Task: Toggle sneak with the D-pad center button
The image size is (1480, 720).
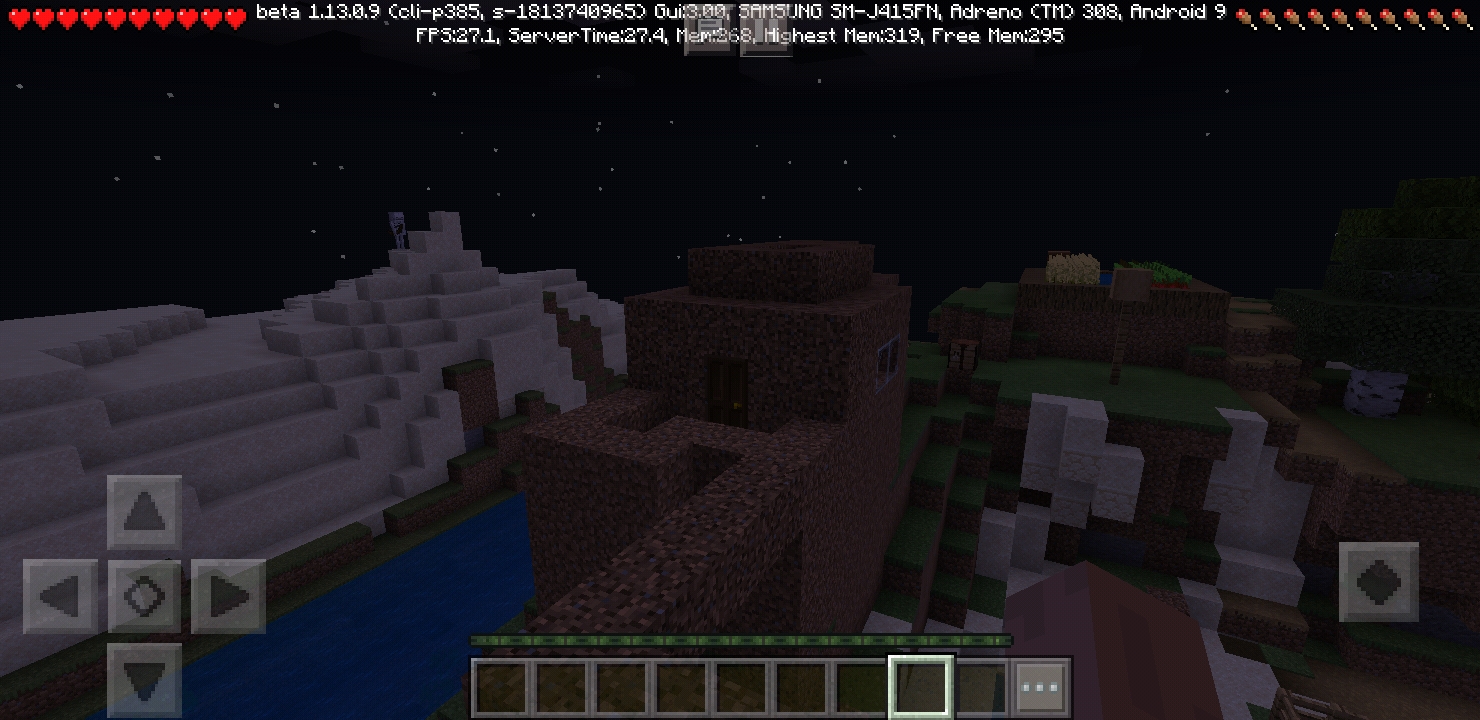Action: pyautogui.click(x=144, y=597)
